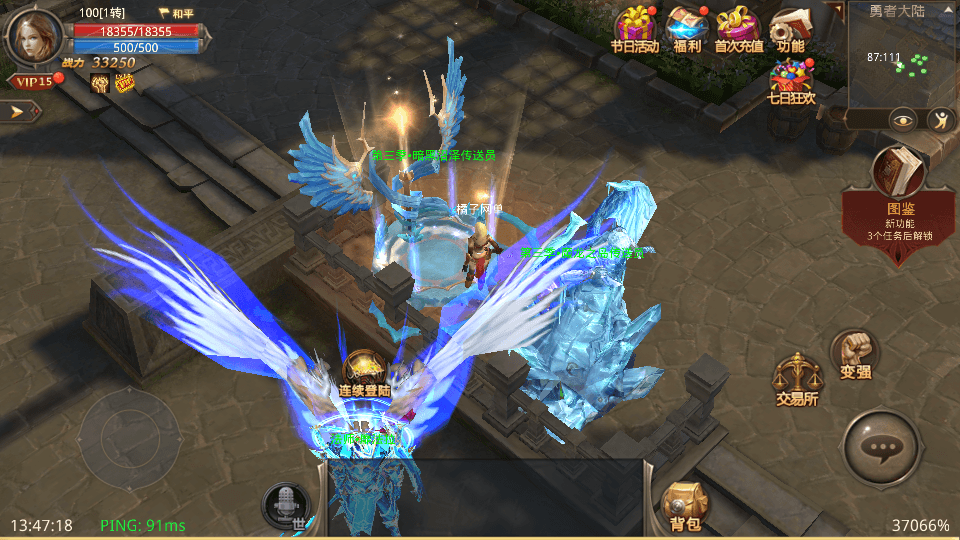Open the 交易所 trading exchange
This screenshot has width=960, height=540.
tap(797, 378)
